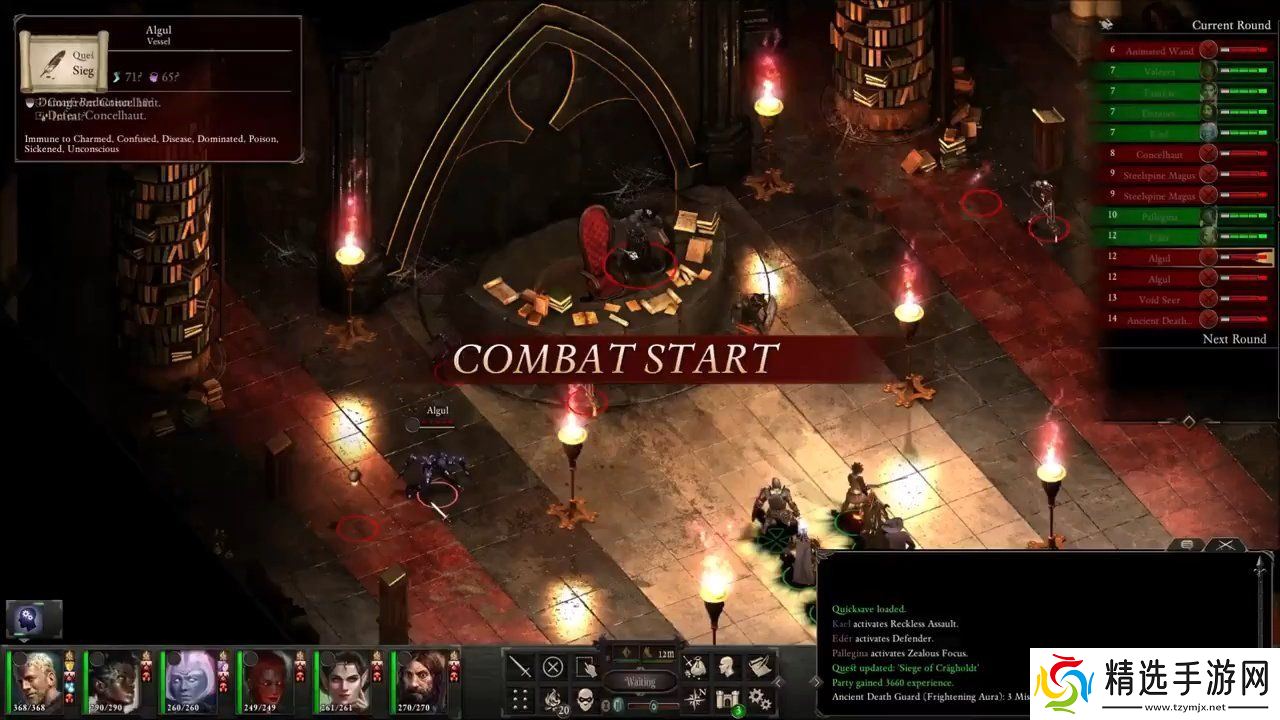Toggle stealth mode with the mask icon
Screen dimensions: 1280x720
585,698
